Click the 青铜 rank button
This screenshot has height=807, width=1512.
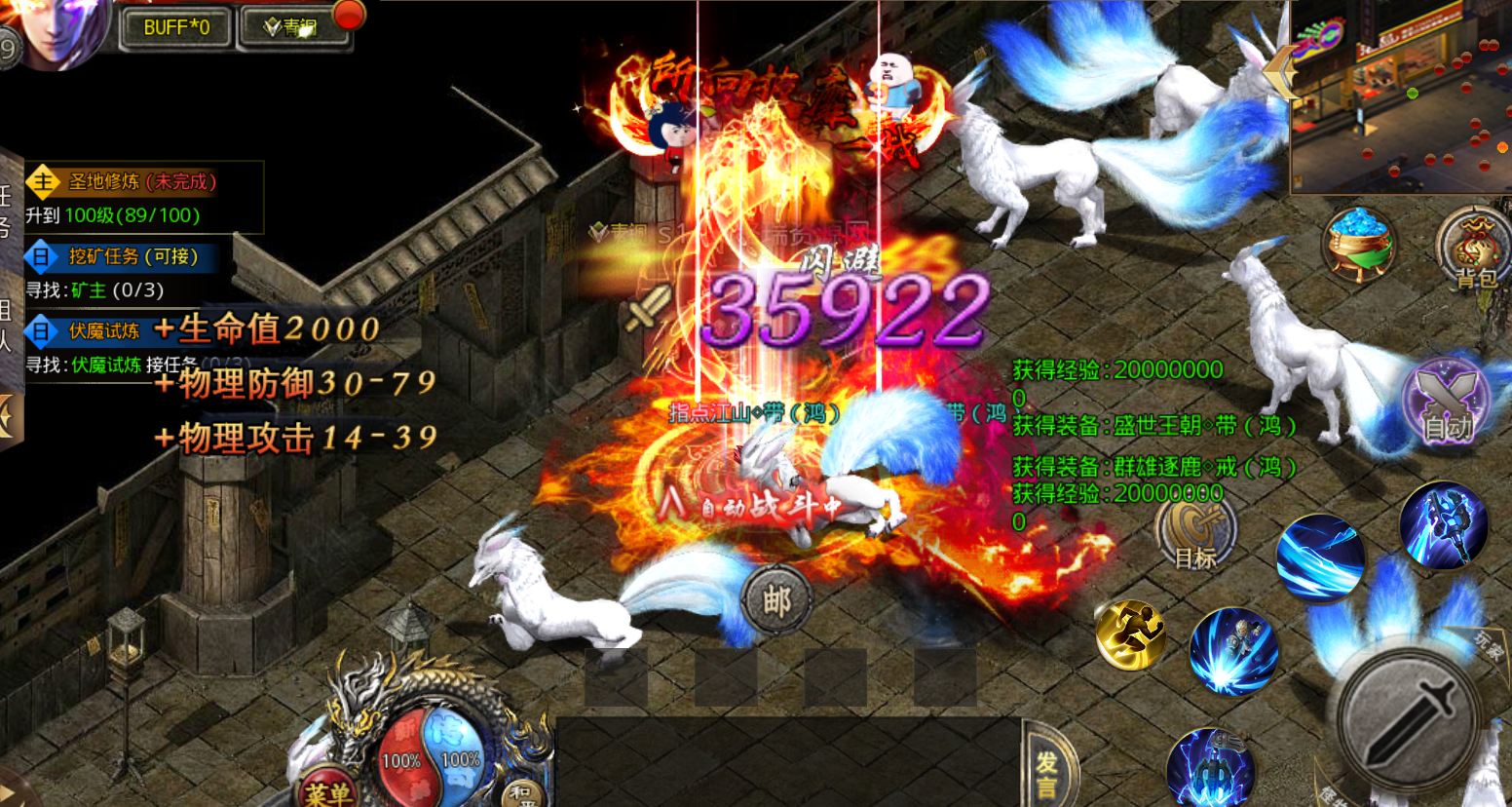(x=291, y=27)
